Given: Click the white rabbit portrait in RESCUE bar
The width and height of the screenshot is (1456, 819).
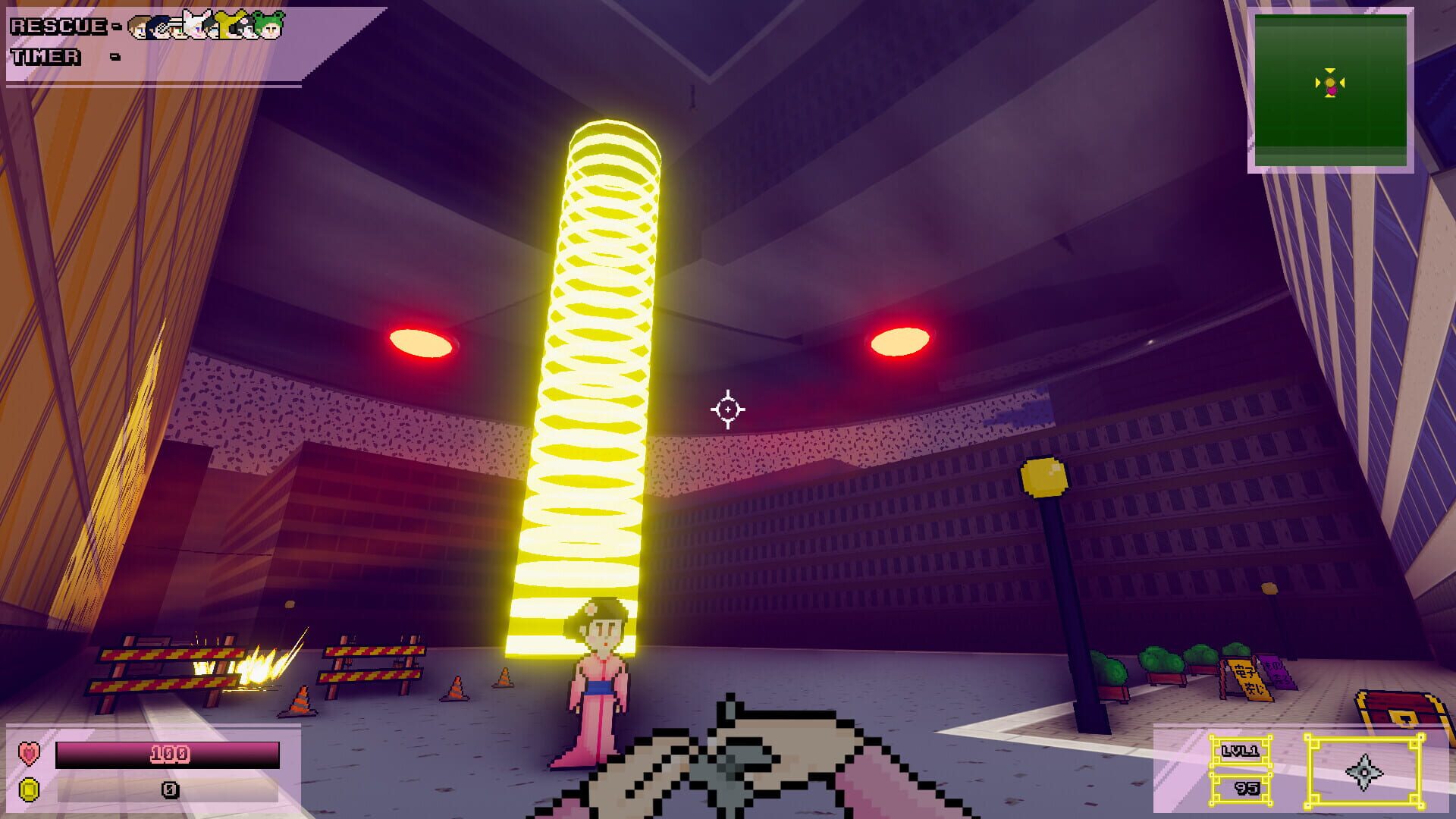Looking at the screenshot, I should (194, 25).
